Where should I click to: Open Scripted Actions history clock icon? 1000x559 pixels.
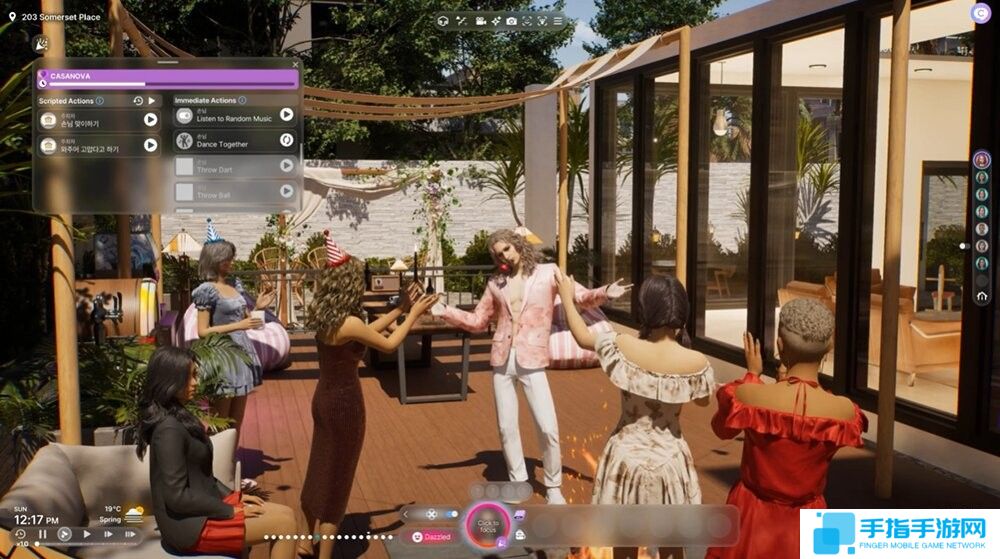click(138, 101)
